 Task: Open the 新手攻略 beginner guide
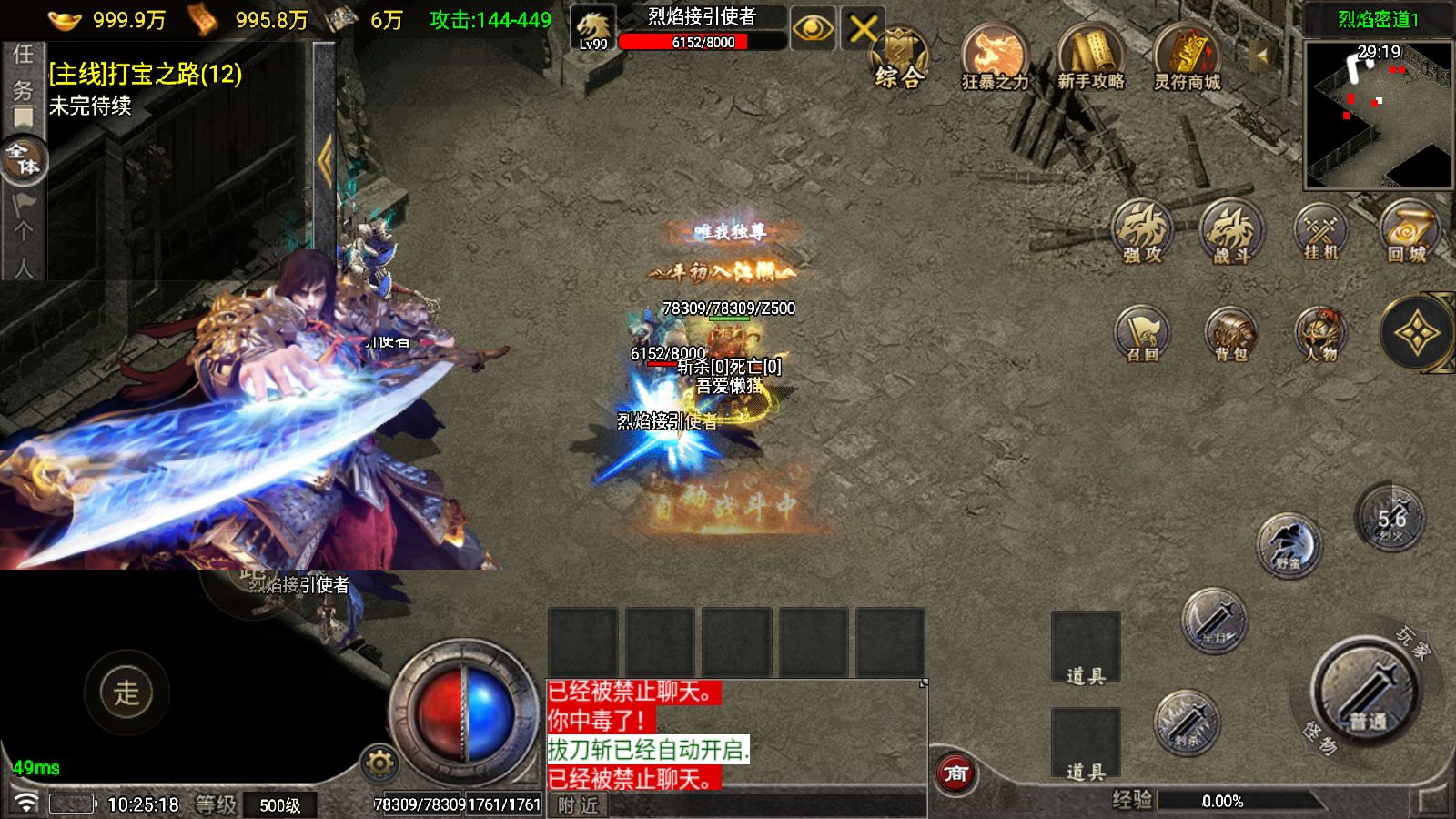1090,57
